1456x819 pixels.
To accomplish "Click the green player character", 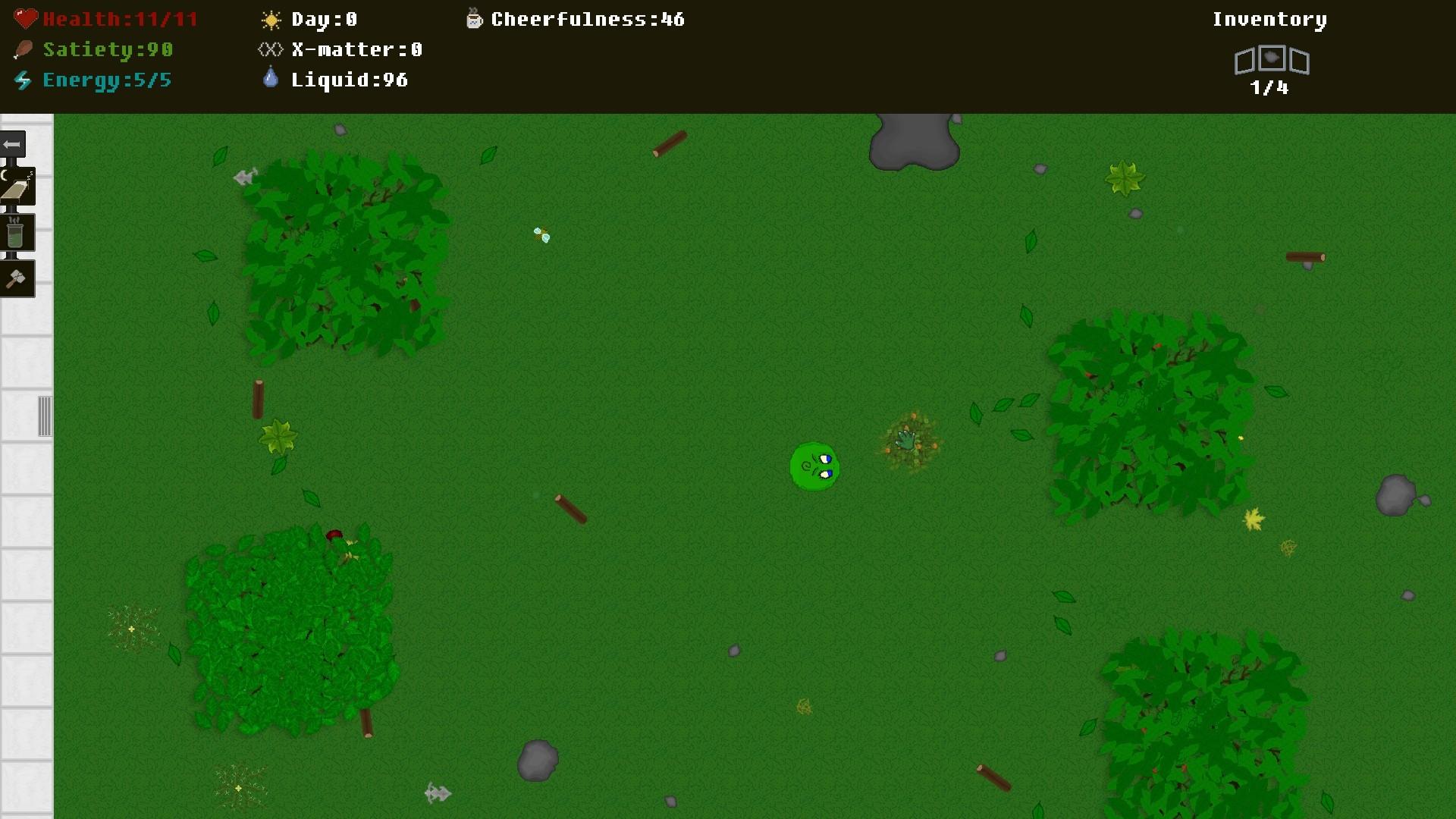I will pos(815,467).
